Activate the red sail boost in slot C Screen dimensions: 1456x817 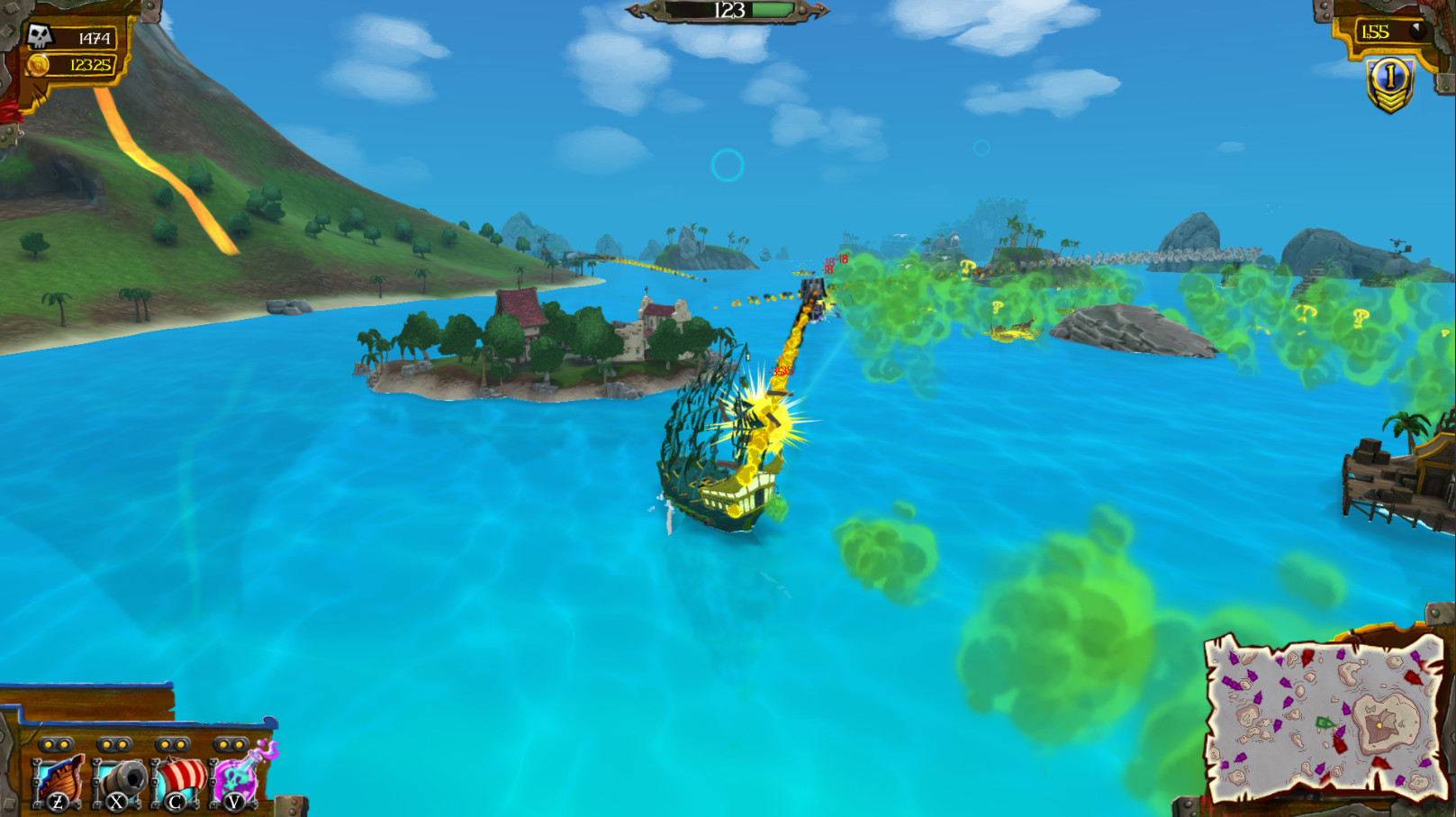click(176, 779)
